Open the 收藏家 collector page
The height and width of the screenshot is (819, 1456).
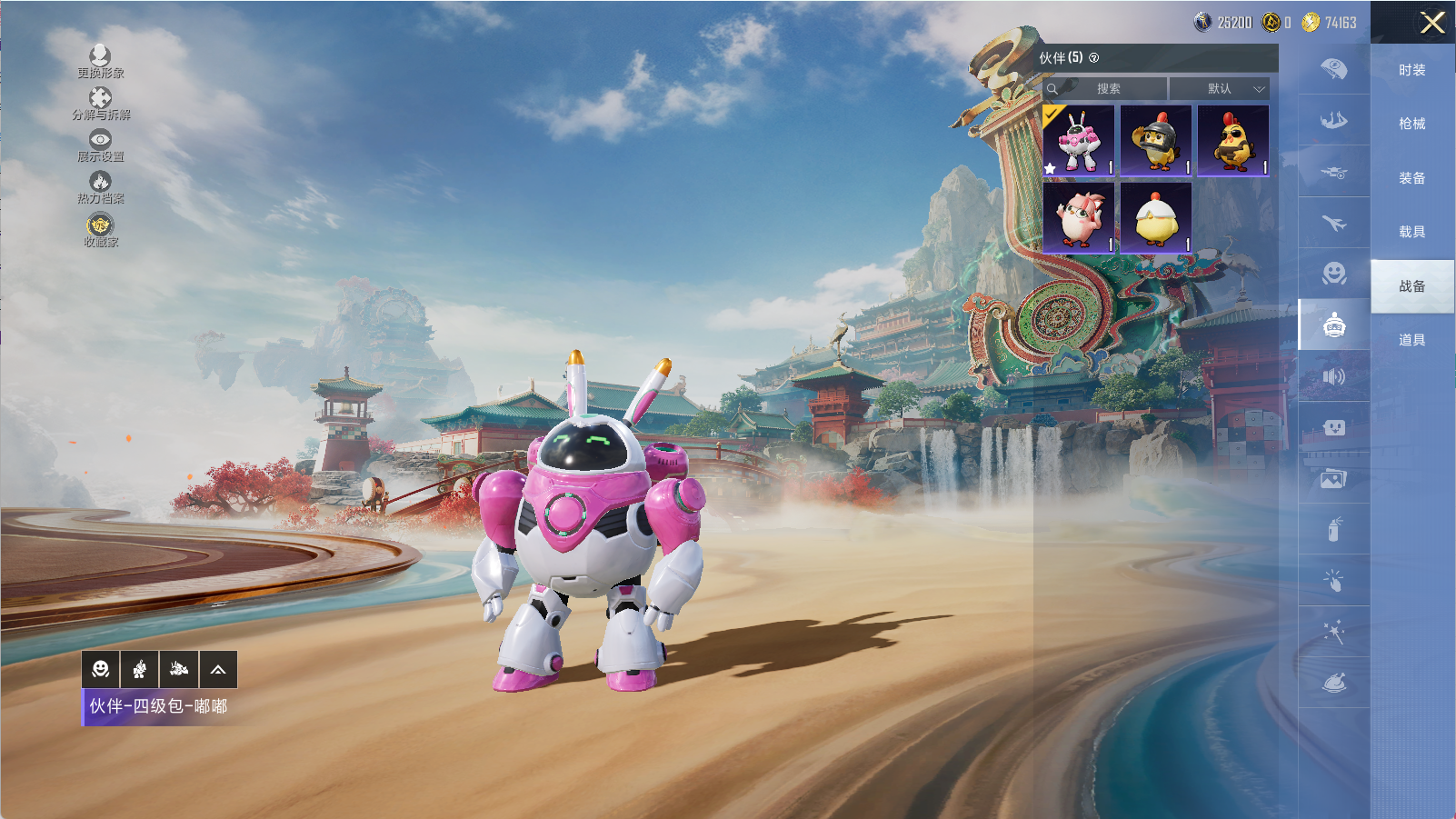tap(100, 230)
